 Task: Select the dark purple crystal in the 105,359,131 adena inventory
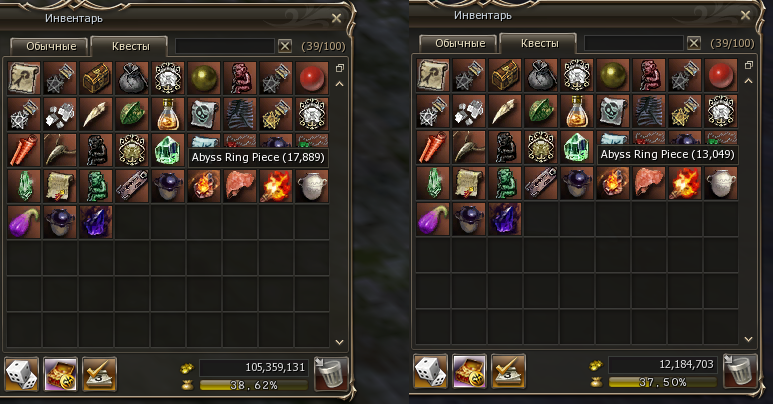[x=96, y=221]
